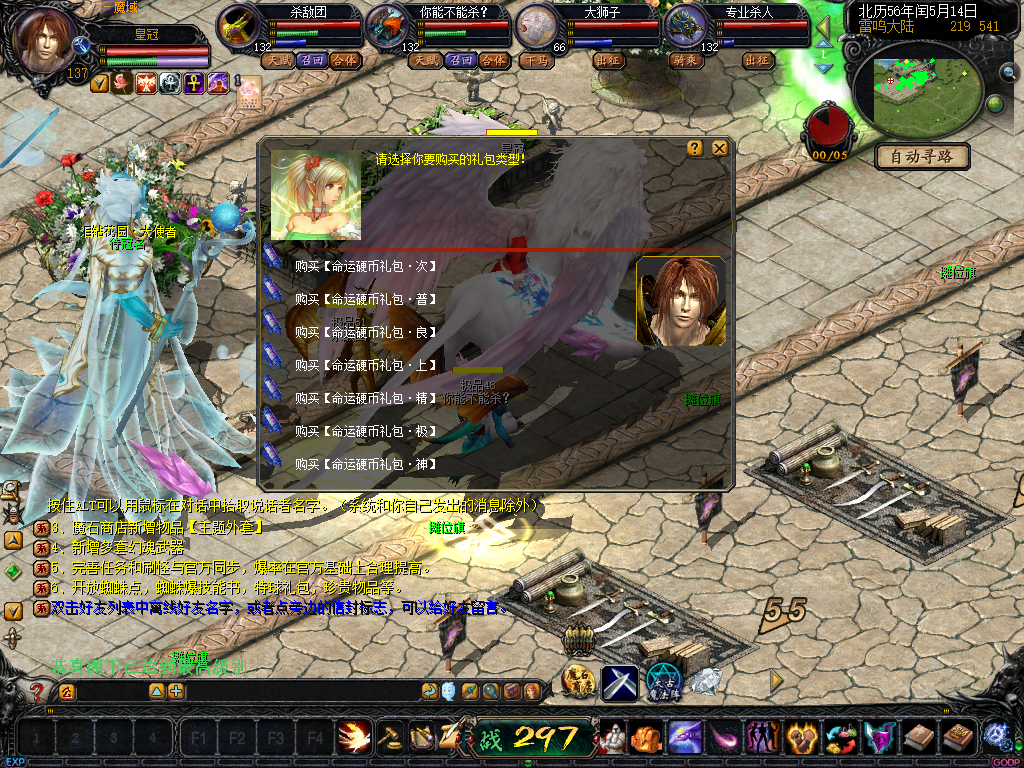Image resolution: width=1024 pixels, height=768 pixels.
Task: Open the crossed swords icon above hotbar
Action: [x=619, y=682]
